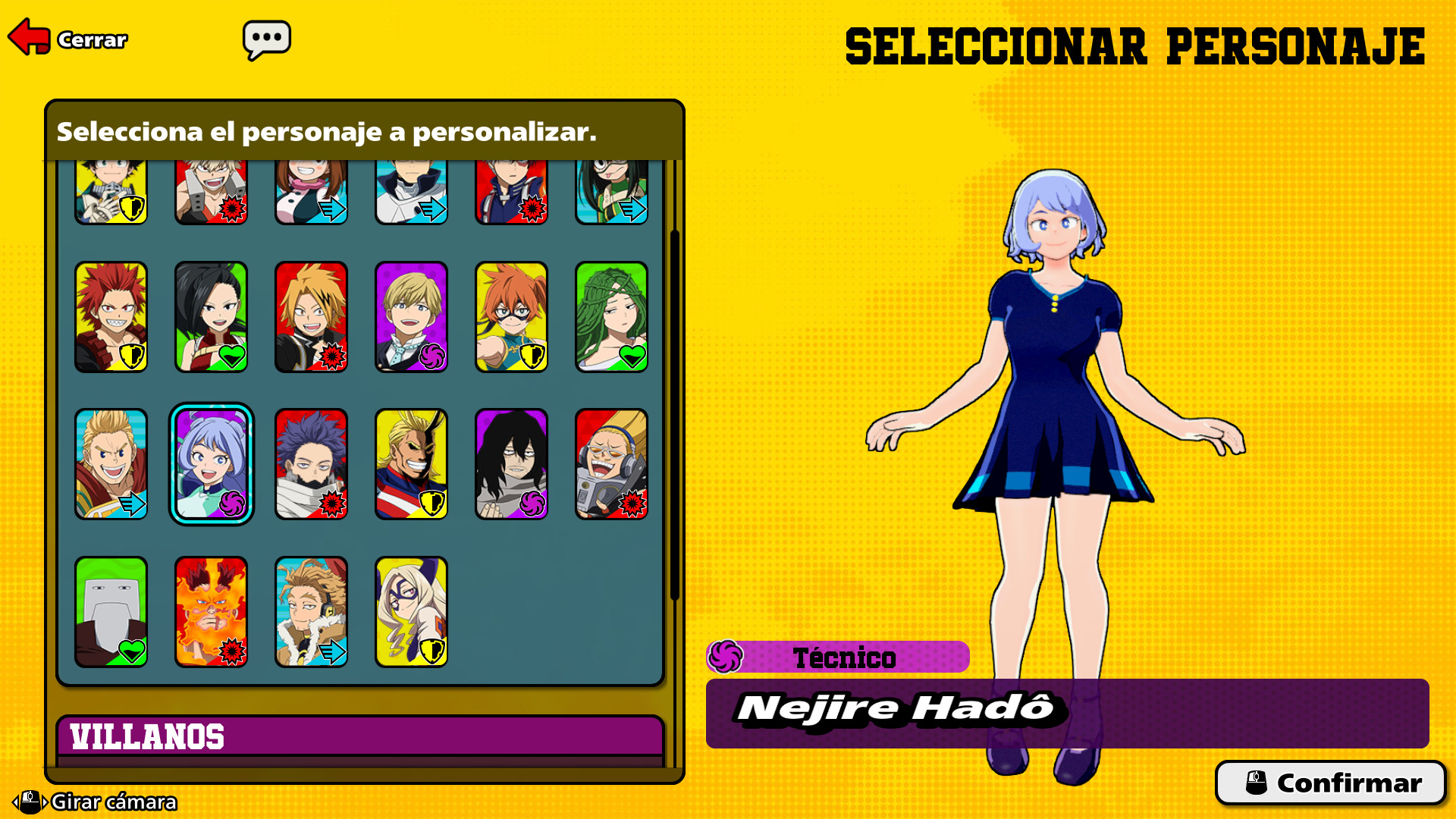The image size is (1456, 819).
Task: Click the mouse icon inside the Confirmar button
Action: point(1256,783)
